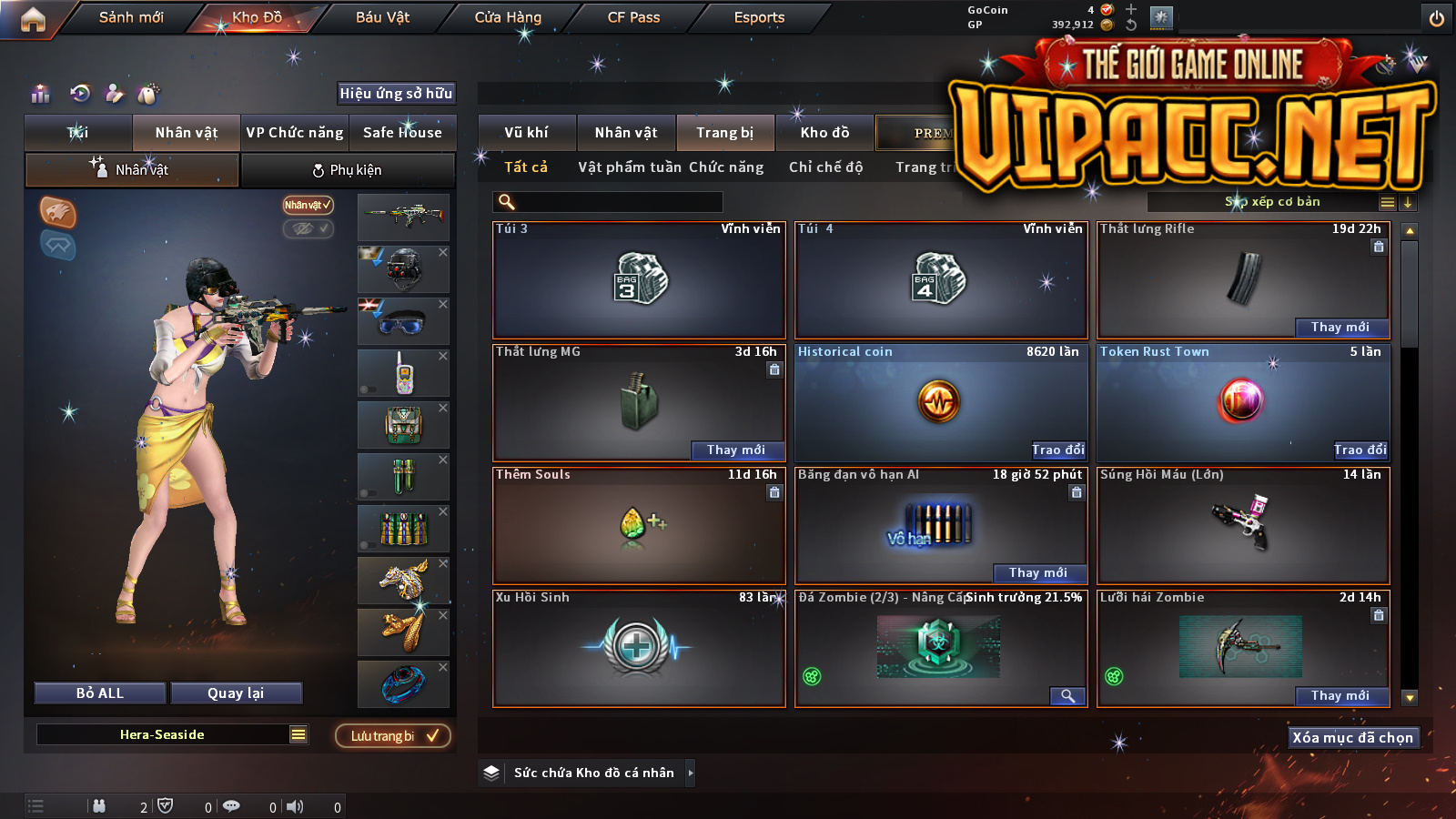Select the Safe House tab
This screenshot has width=1456, height=819.
click(402, 133)
